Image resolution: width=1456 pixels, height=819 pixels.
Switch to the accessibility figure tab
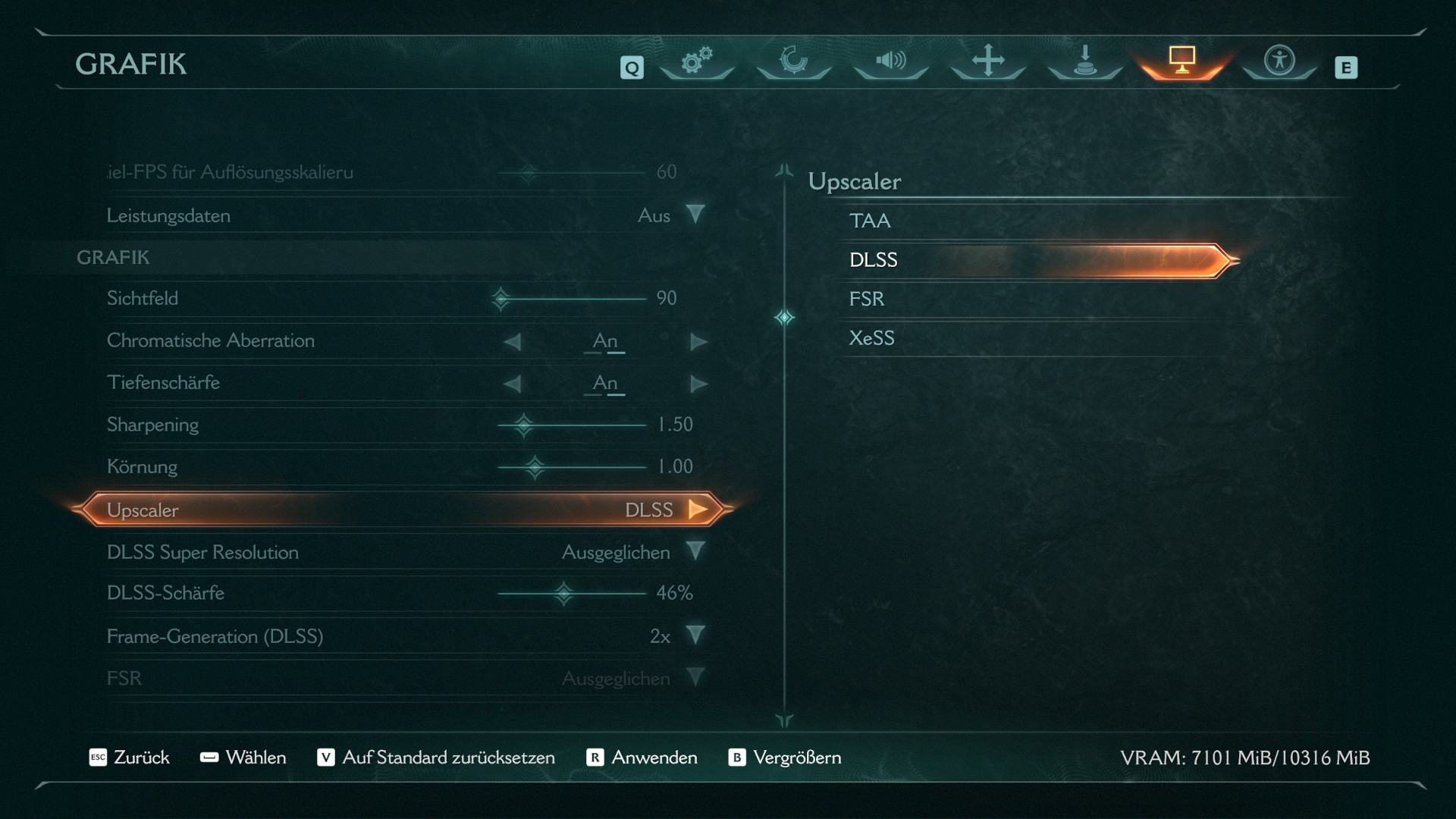[1279, 61]
